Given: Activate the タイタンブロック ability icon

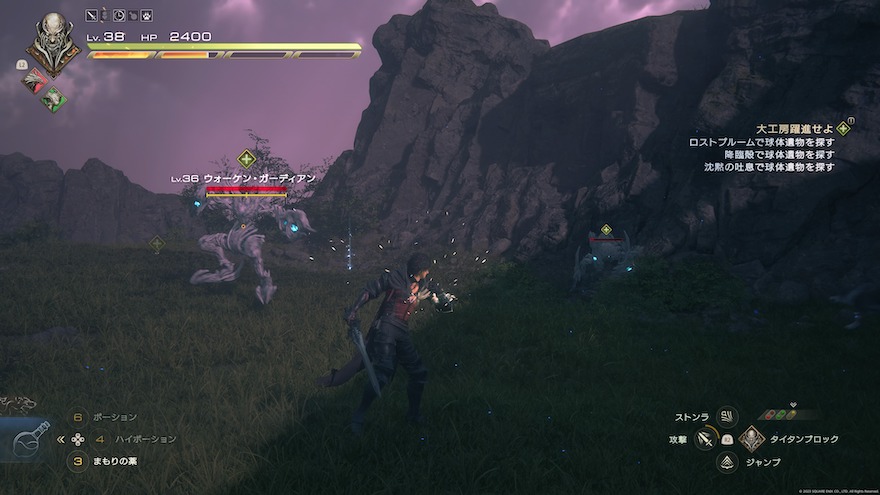Looking at the screenshot, I should [x=752, y=439].
